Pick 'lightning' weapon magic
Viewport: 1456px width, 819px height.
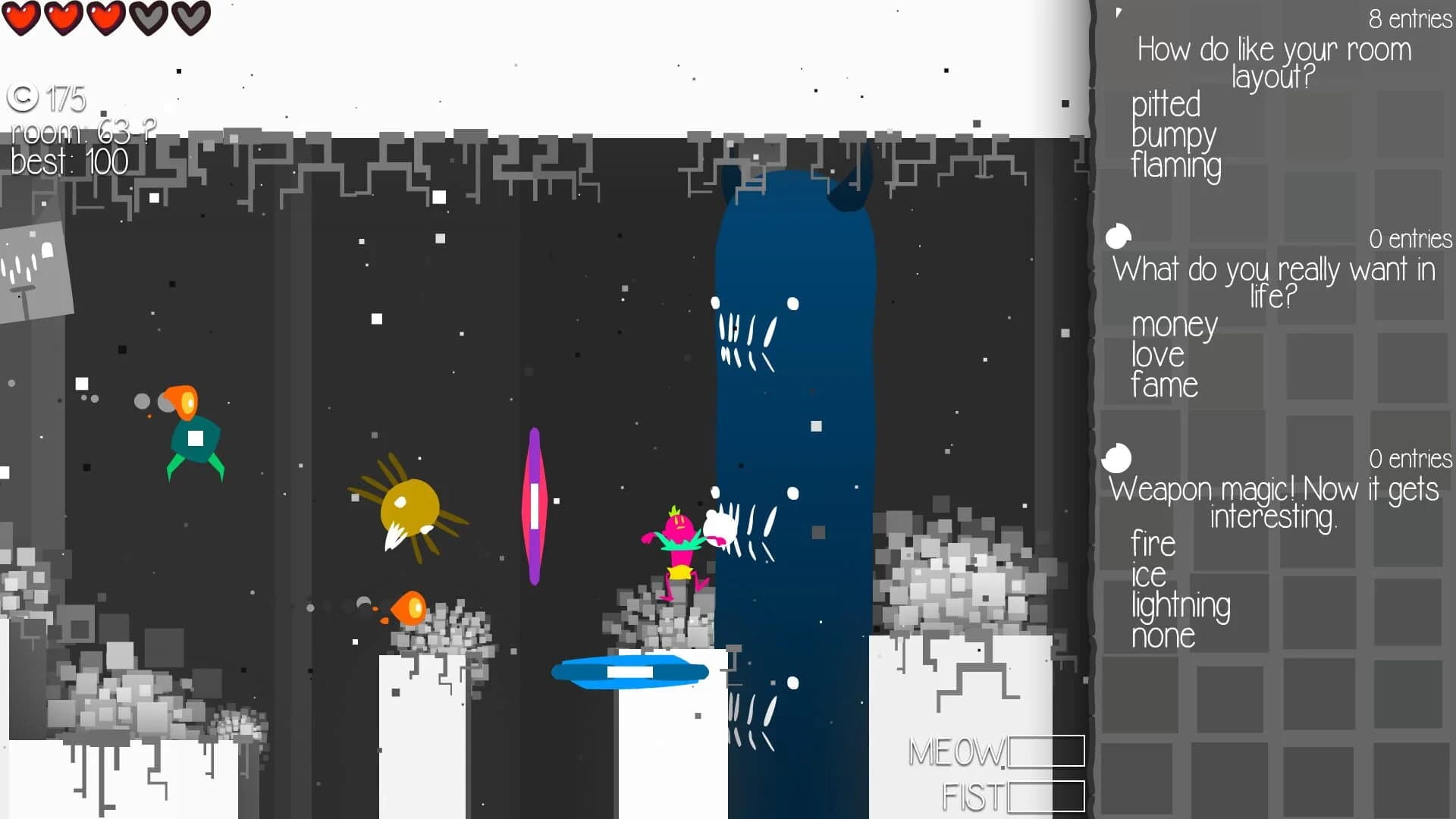pos(1180,605)
